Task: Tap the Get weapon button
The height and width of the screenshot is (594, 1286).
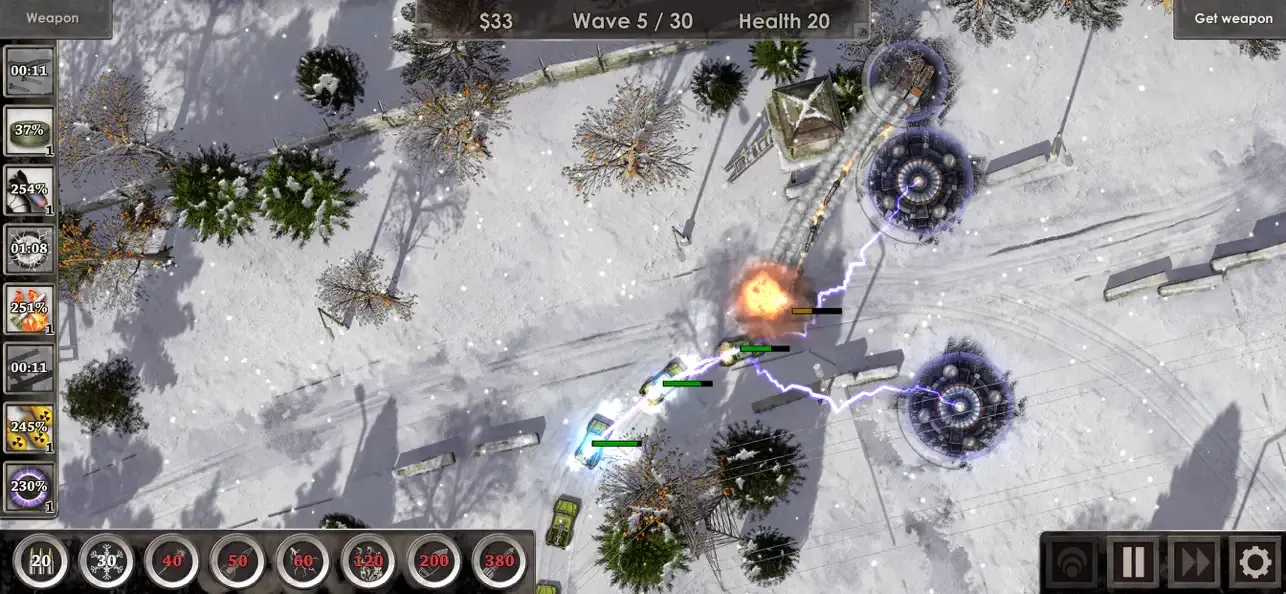Action: pyautogui.click(x=1233, y=18)
